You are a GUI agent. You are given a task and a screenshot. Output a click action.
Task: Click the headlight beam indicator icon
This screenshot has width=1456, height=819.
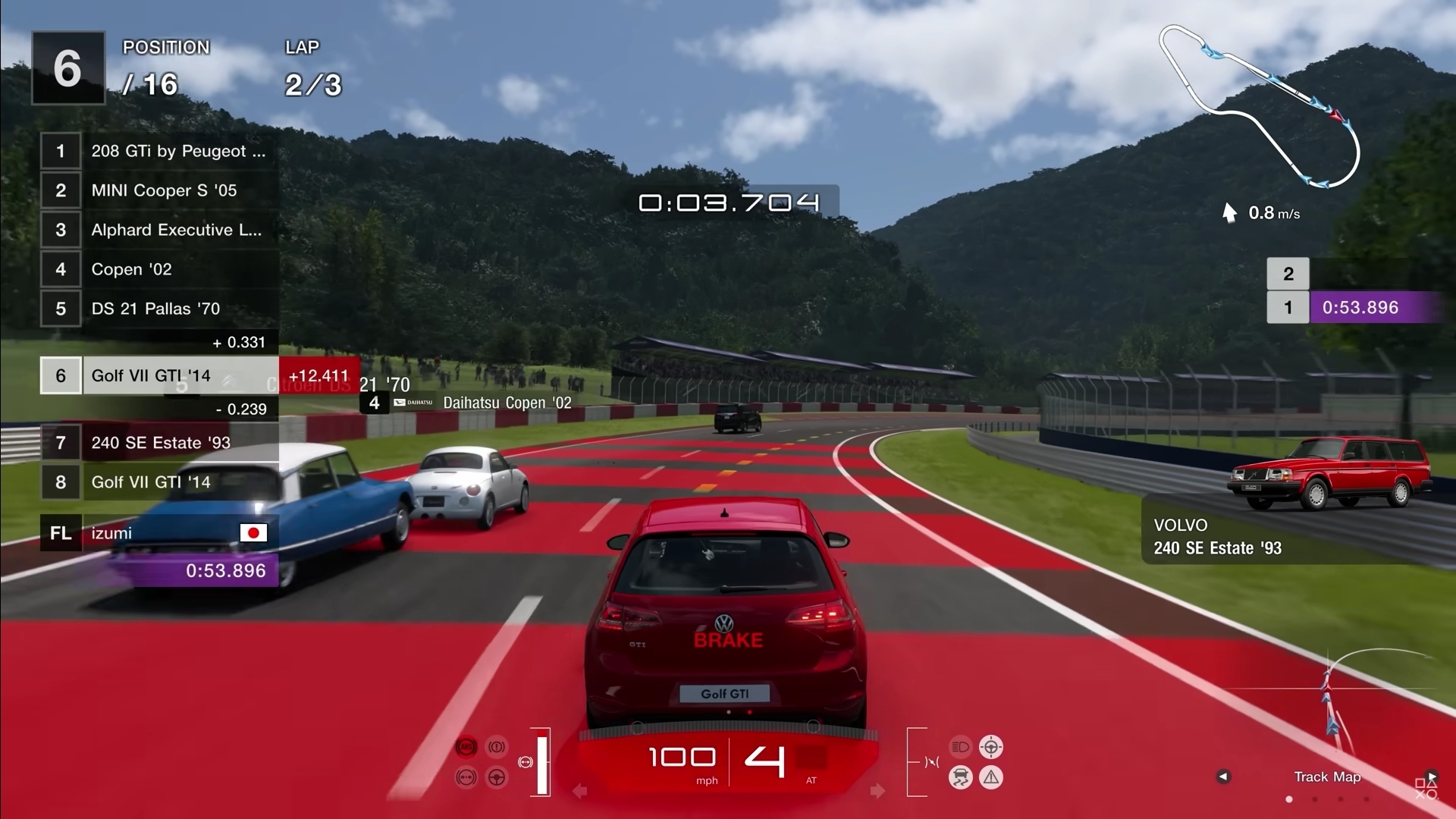click(961, 748)
